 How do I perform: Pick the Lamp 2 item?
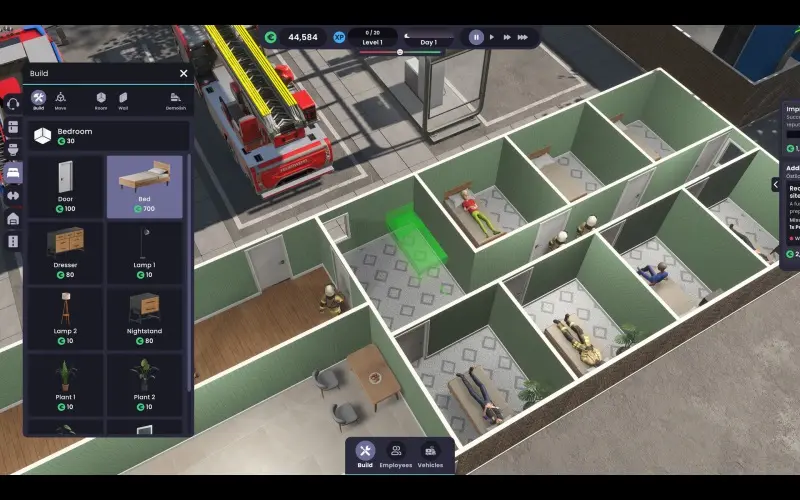click(65, 318)
